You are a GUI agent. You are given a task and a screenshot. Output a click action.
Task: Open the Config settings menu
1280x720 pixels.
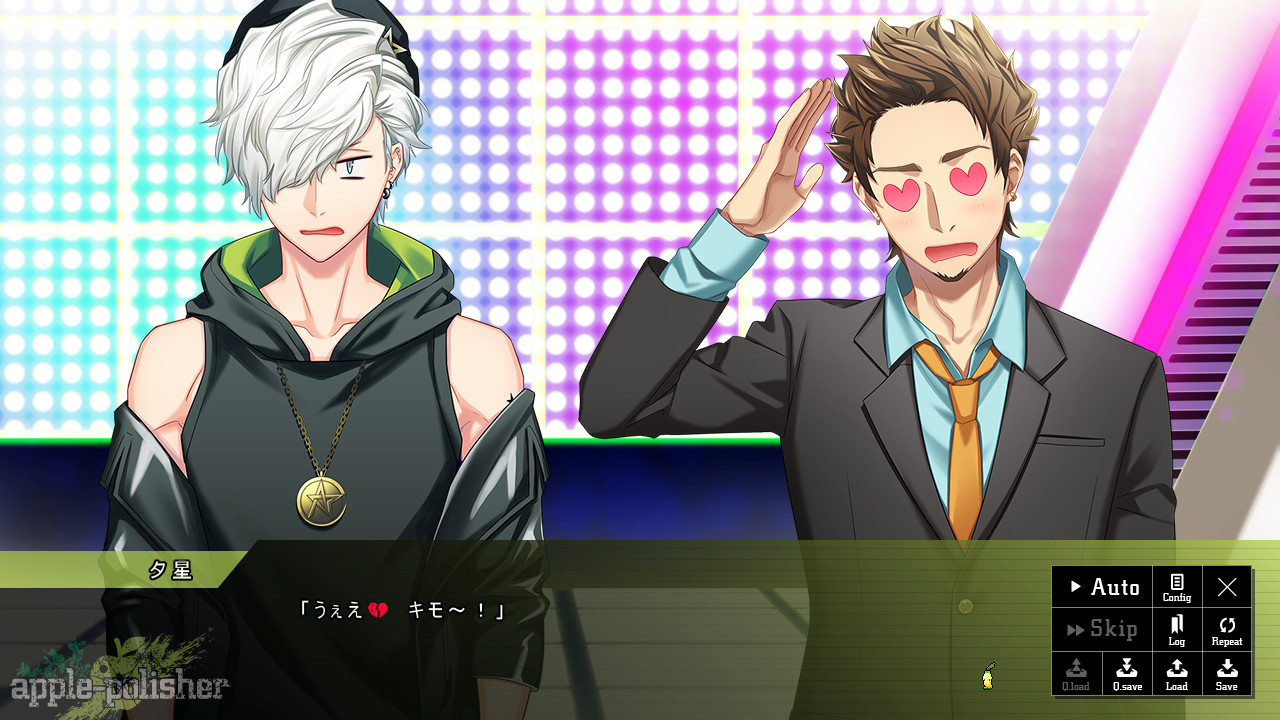tap(1176, 588)
